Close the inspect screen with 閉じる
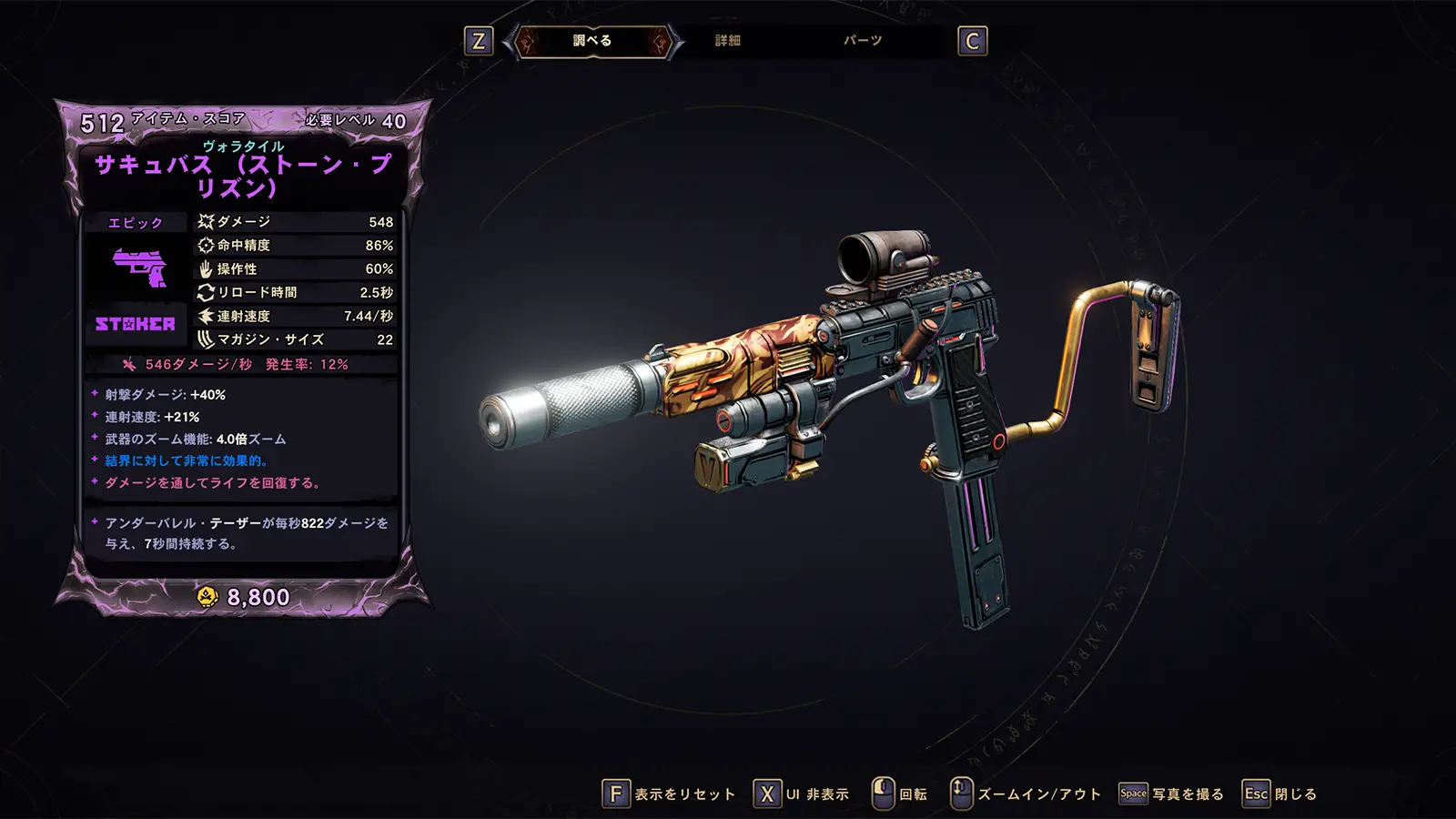1456x819 pixels. (x=1280, y=794)
